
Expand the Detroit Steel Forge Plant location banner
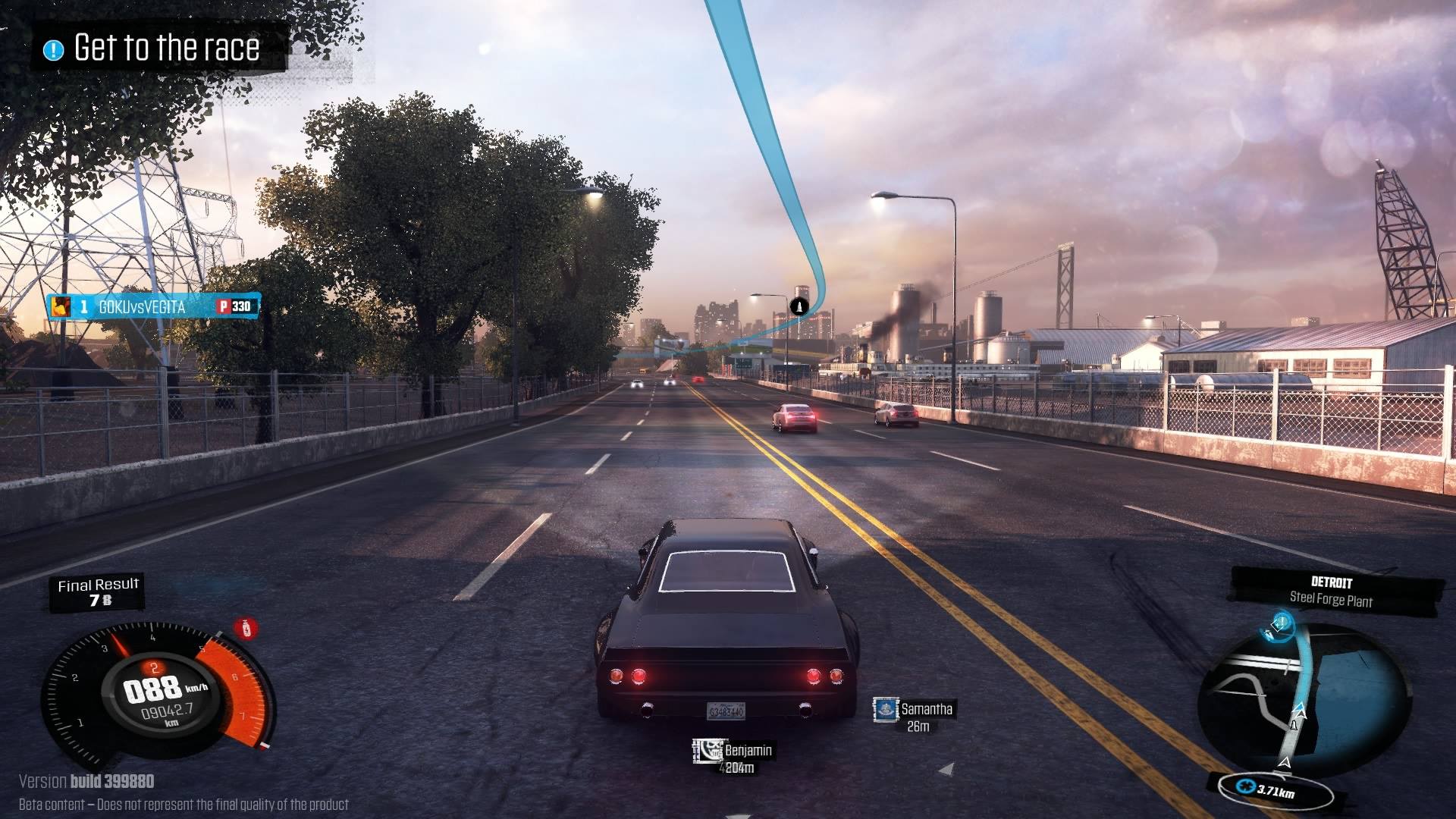point(1332,589)
